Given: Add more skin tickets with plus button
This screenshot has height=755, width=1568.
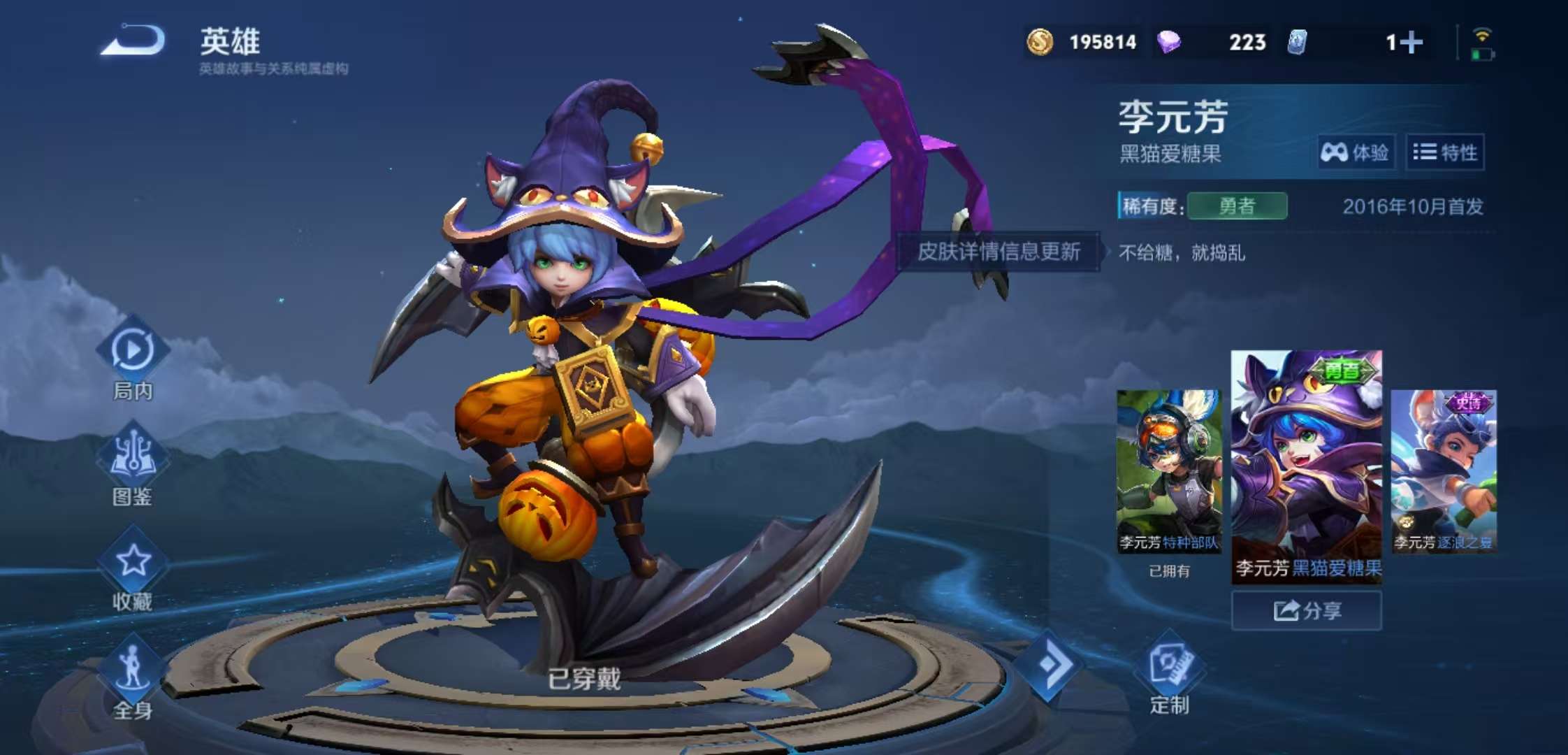Looking at the screenshot, I should (1411, 42).
